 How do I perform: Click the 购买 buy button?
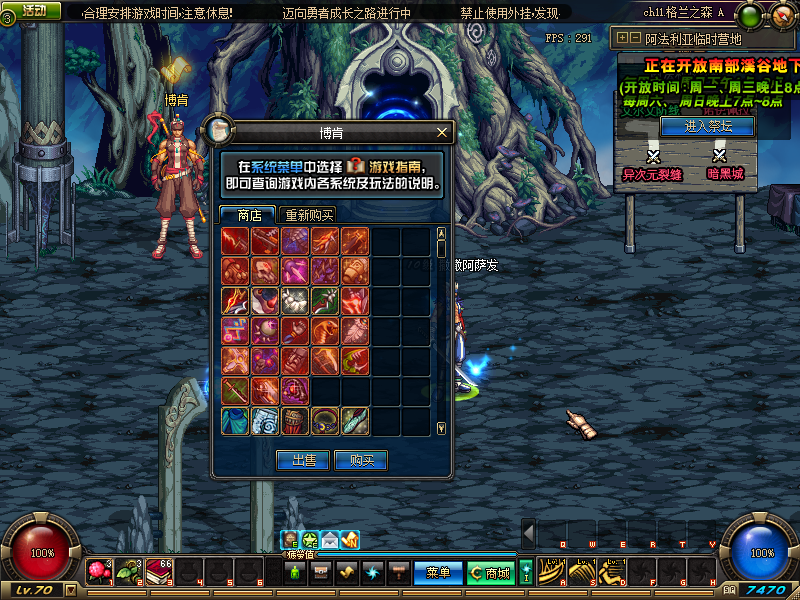click(361, 460)
